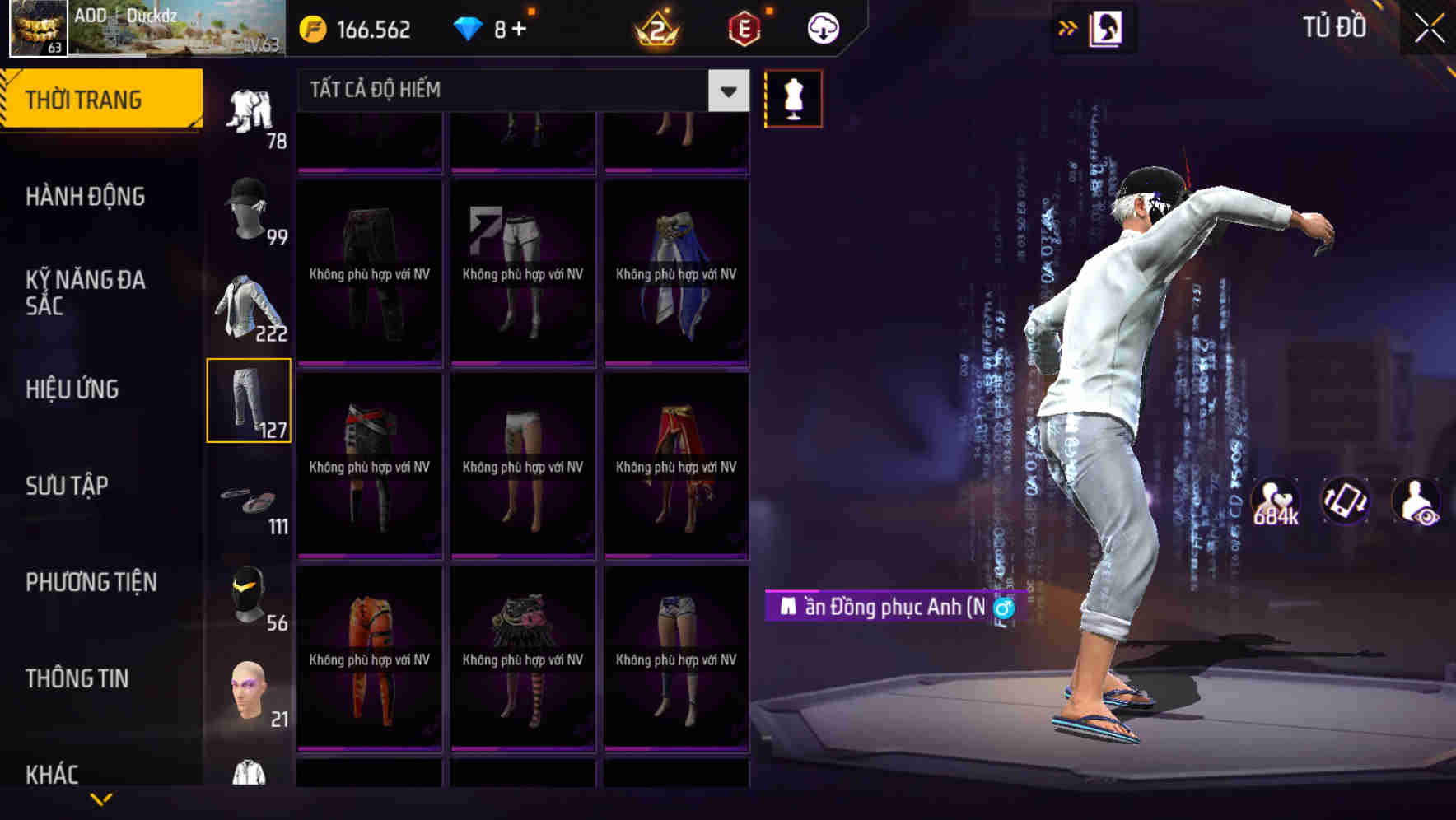Select the shirt category icon showing 222 items

point(251,305)
